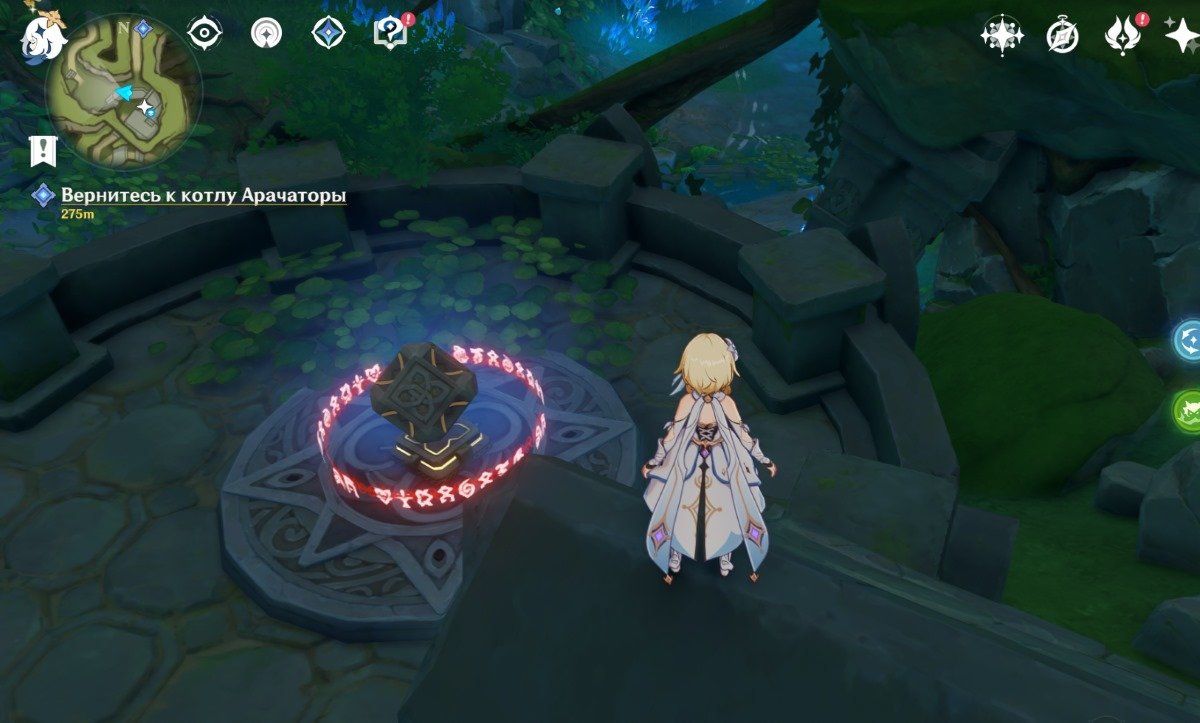Open the round arch-and-star icon

coord(266,33)
